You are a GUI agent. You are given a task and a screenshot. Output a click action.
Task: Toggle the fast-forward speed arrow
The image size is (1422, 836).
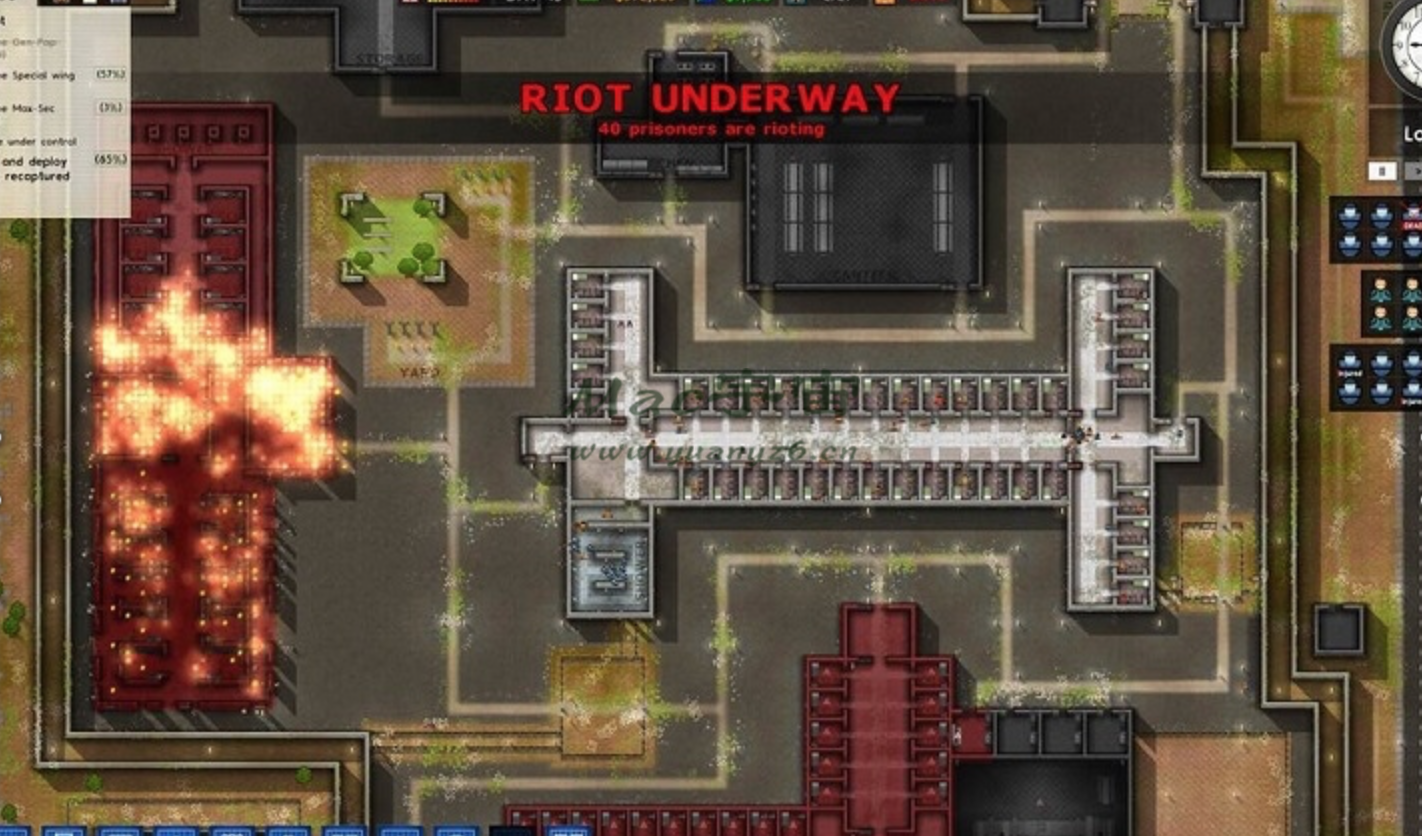pyautogui.click(x=1417, y=170)
